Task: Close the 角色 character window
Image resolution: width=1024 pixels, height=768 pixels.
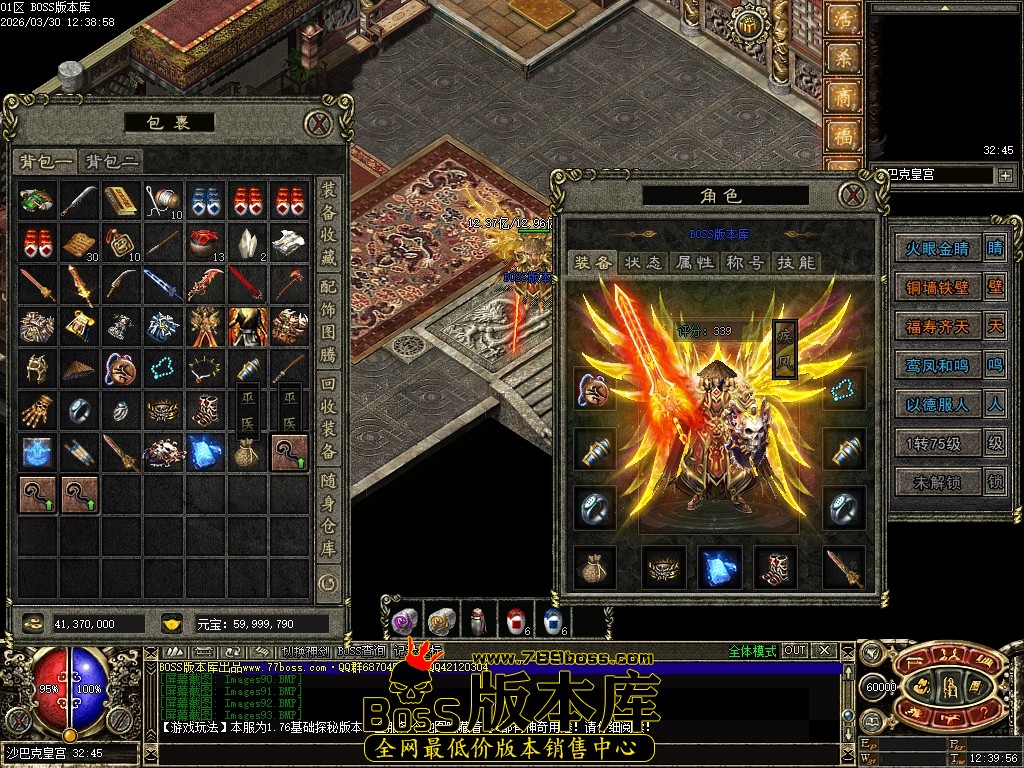Action: coord(851,195)
